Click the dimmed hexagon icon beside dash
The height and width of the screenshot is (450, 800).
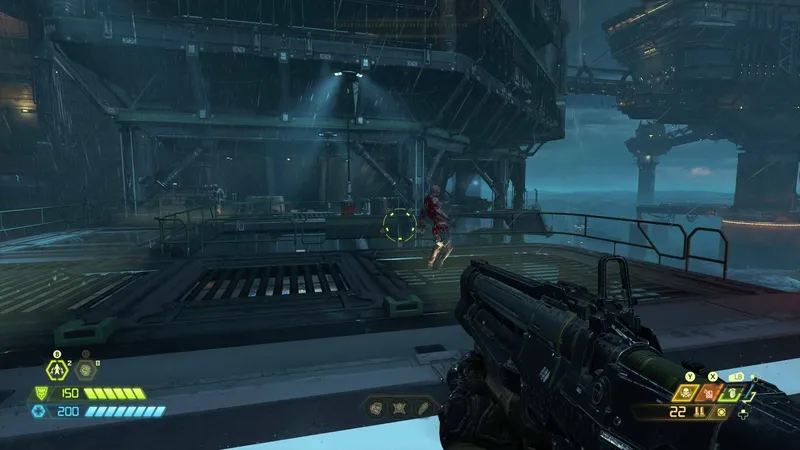[86, 368]
